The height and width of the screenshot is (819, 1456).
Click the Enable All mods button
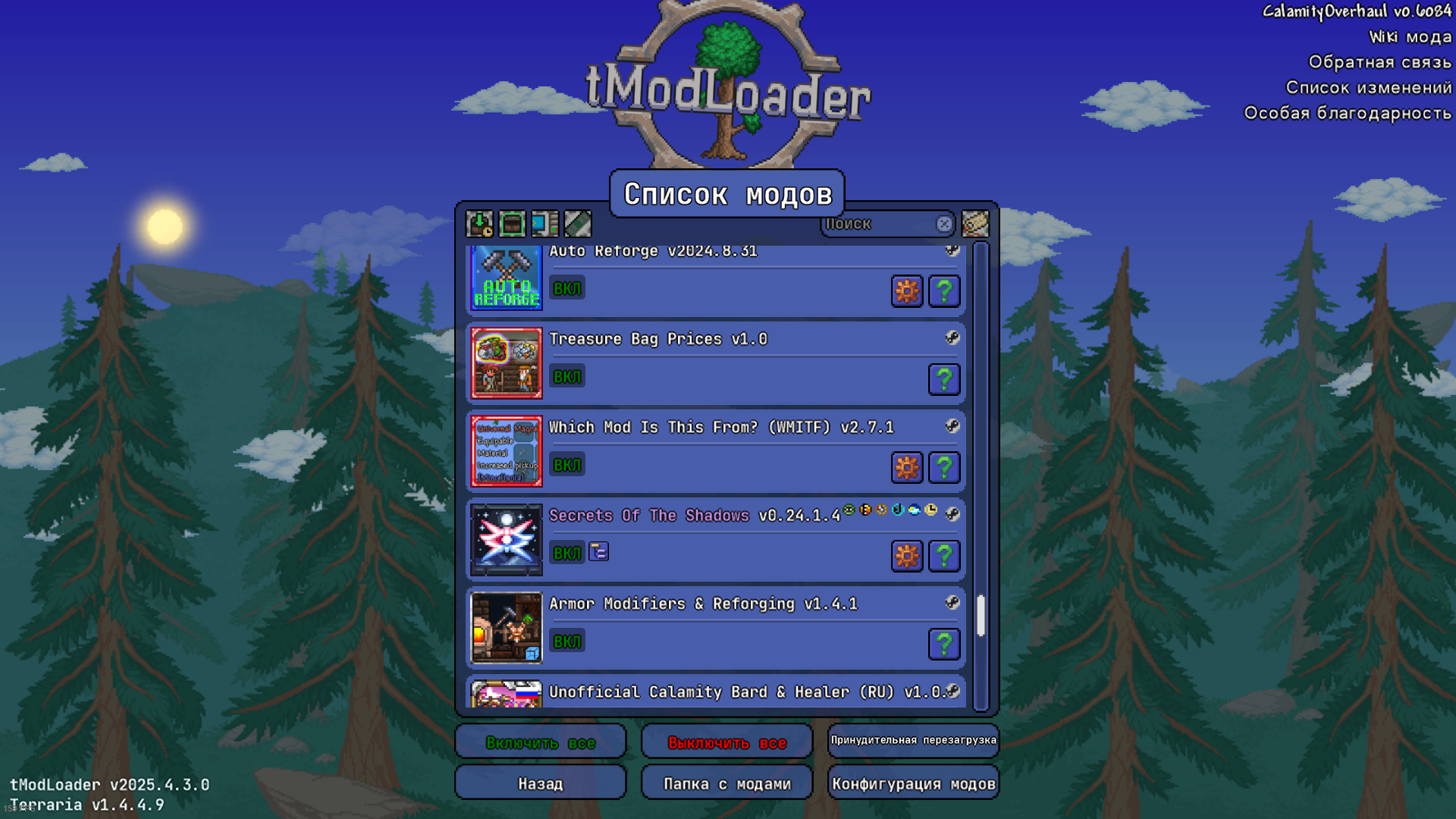coord(540,742)
